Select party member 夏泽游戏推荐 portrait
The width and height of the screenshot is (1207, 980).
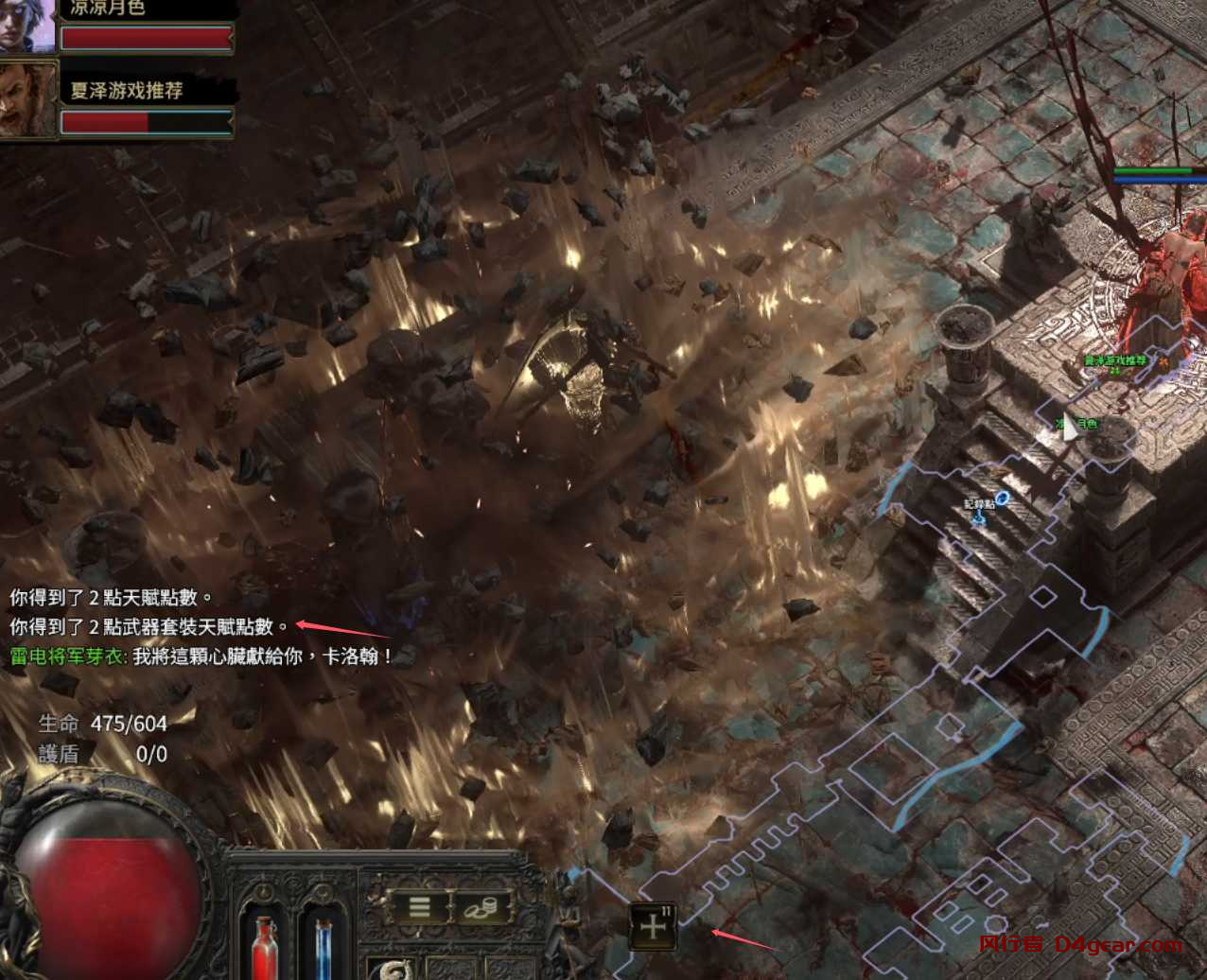tap(28, 98)
